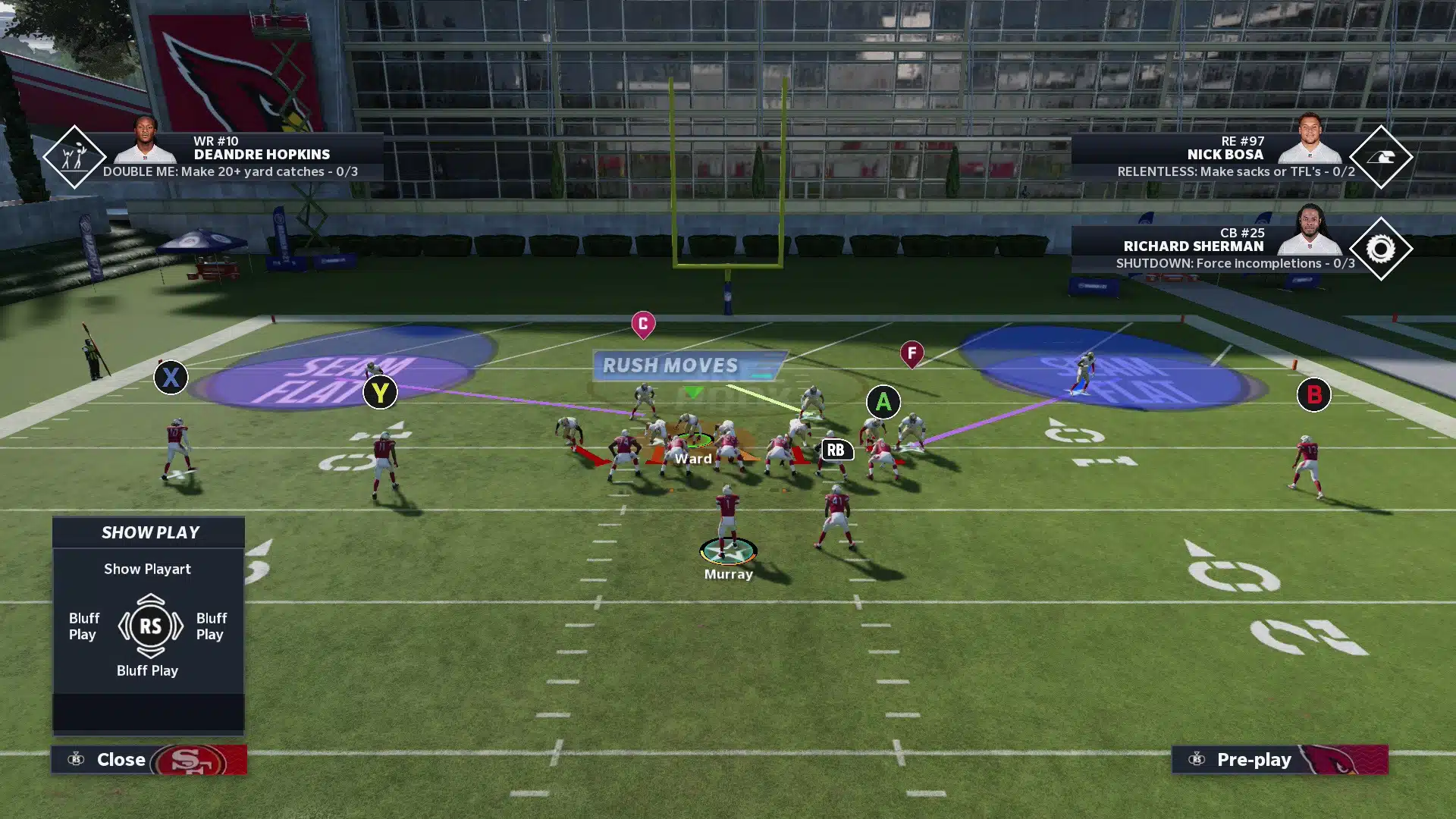Toggle Show Playart on
1456x819 pixels.
pyautogui.click(x=148, y=569)
